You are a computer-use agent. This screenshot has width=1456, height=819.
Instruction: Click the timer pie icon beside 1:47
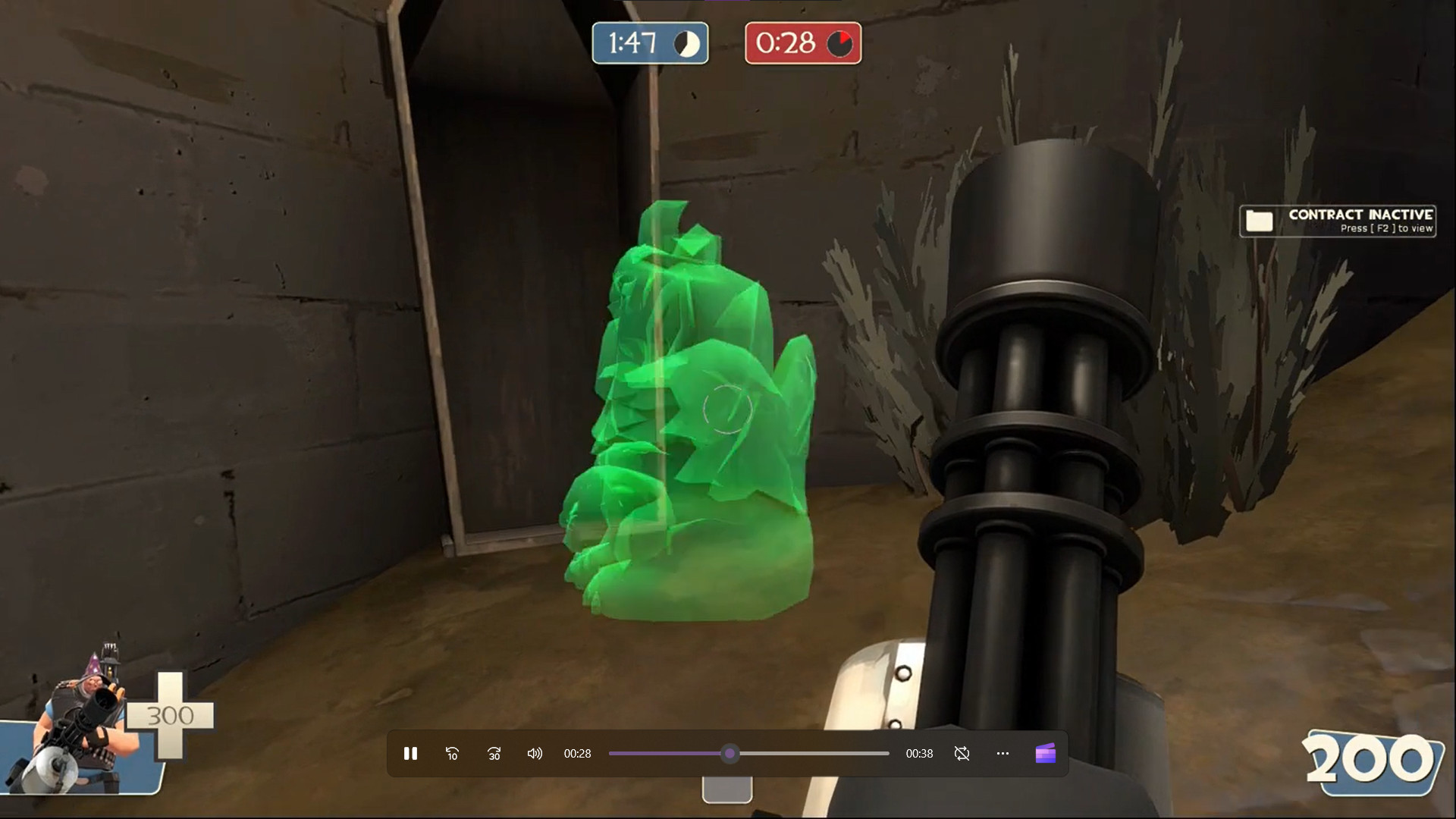click(x=686, y=43)
